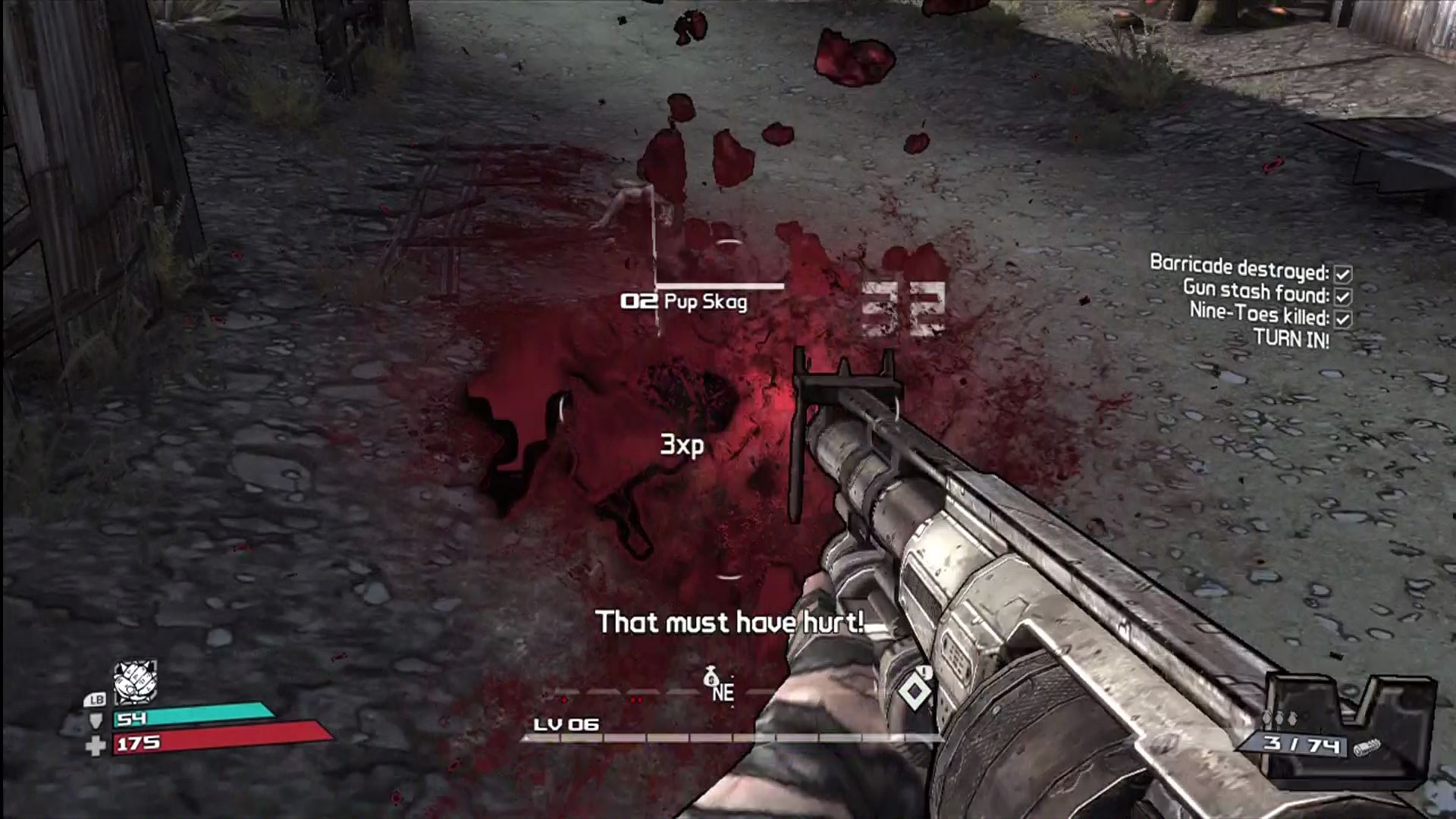Check the Nine-Toes killed objective box
This screenshot has width=1456, height=819.
point(1344,320)
